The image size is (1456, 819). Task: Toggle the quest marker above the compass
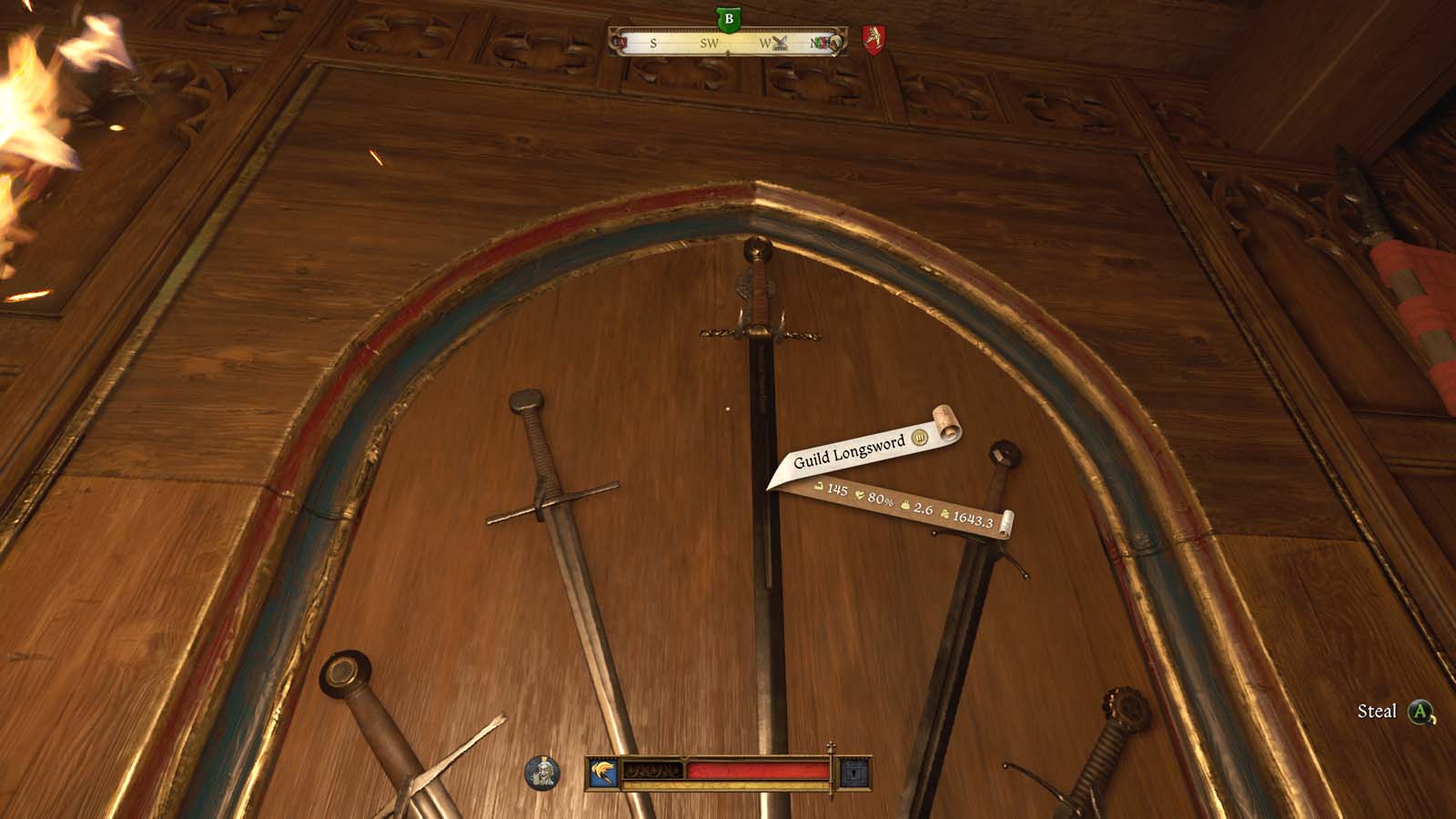point(729,18)
